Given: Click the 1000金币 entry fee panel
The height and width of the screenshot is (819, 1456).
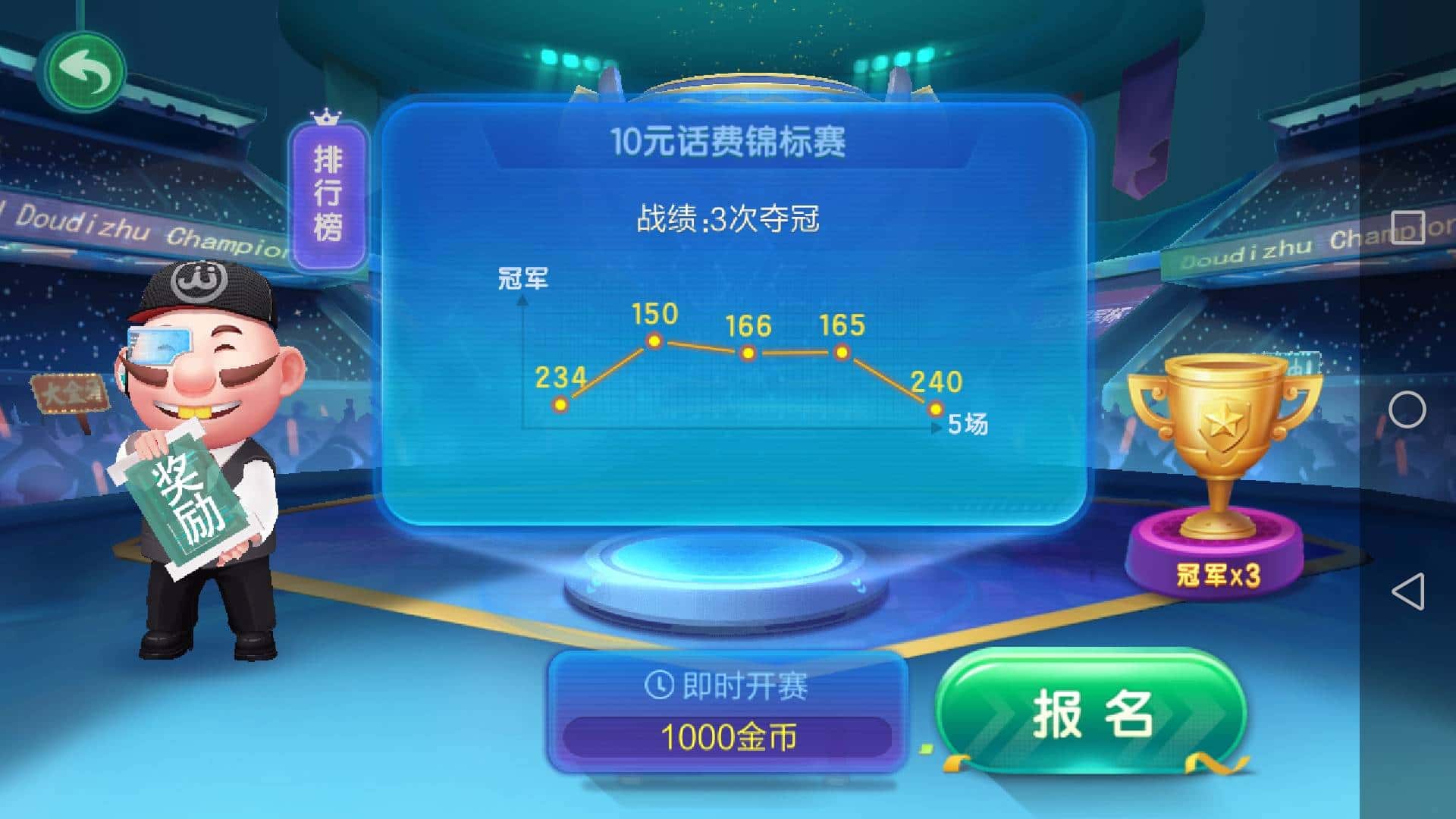Looking at the screenshot, I should (730, 737).
